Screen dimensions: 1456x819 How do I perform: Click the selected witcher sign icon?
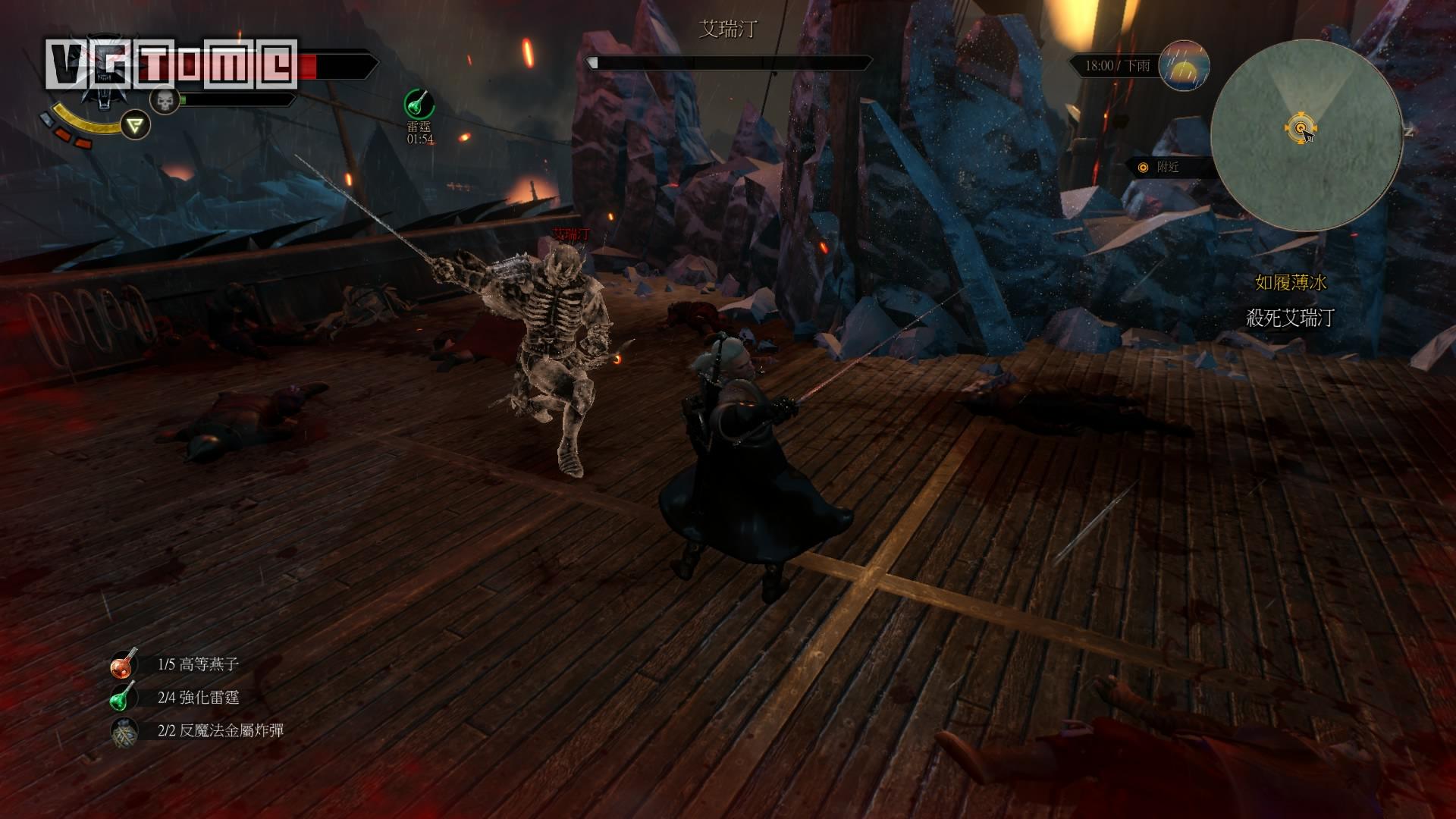136,124
